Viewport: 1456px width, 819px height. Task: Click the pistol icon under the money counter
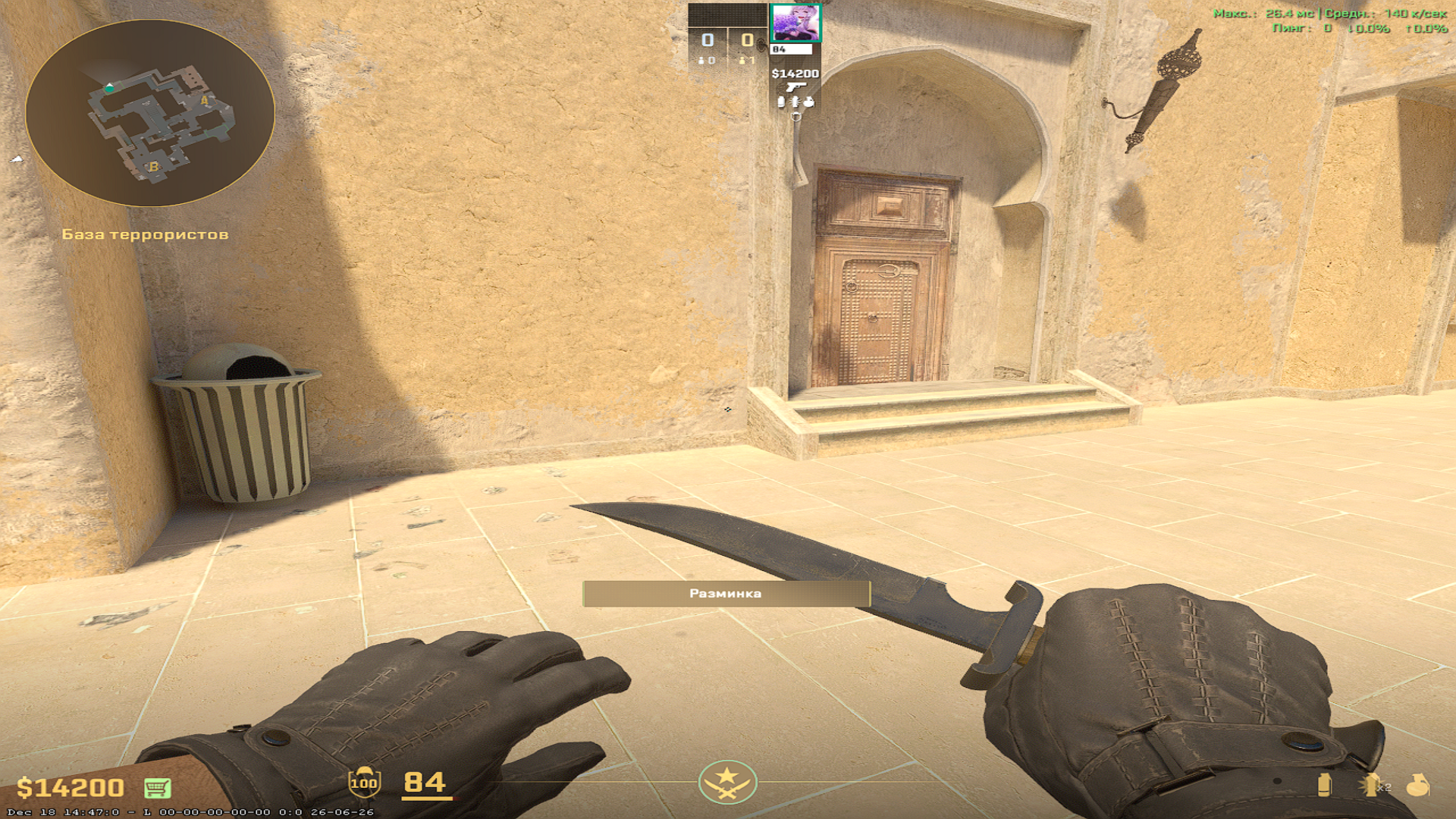point(796,87)
